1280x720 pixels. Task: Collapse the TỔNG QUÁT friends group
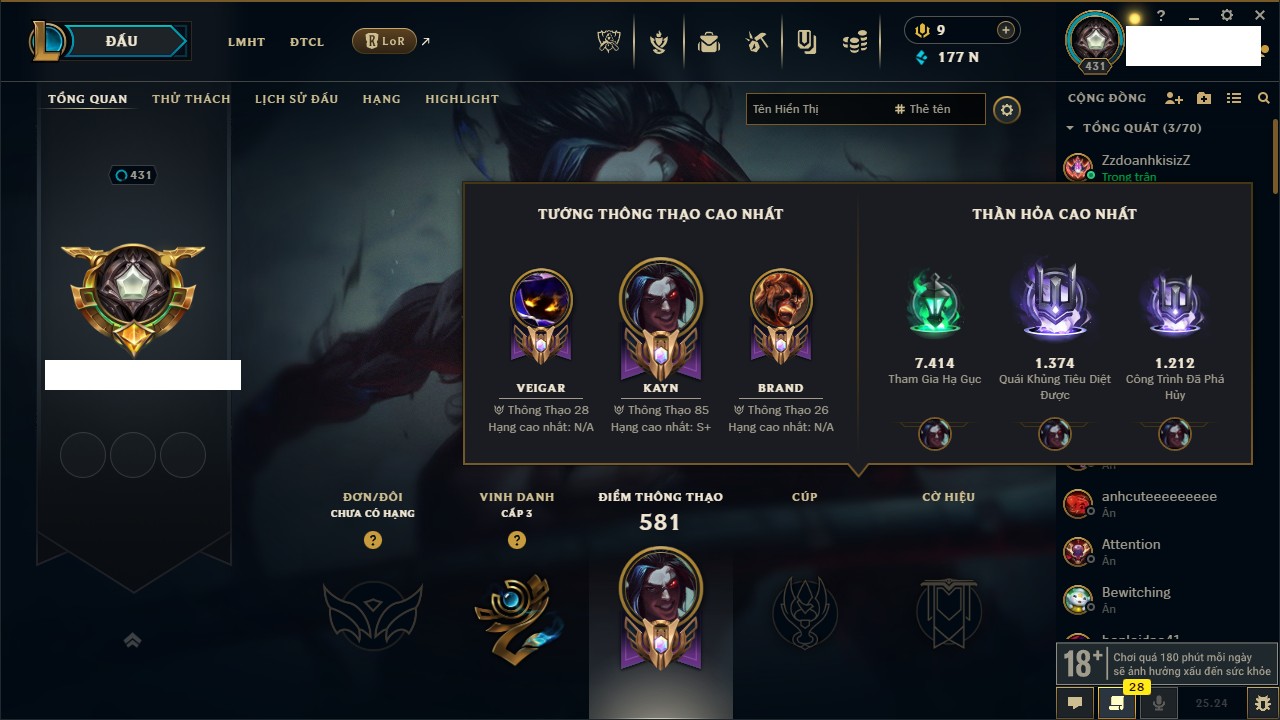point(1070,128)
